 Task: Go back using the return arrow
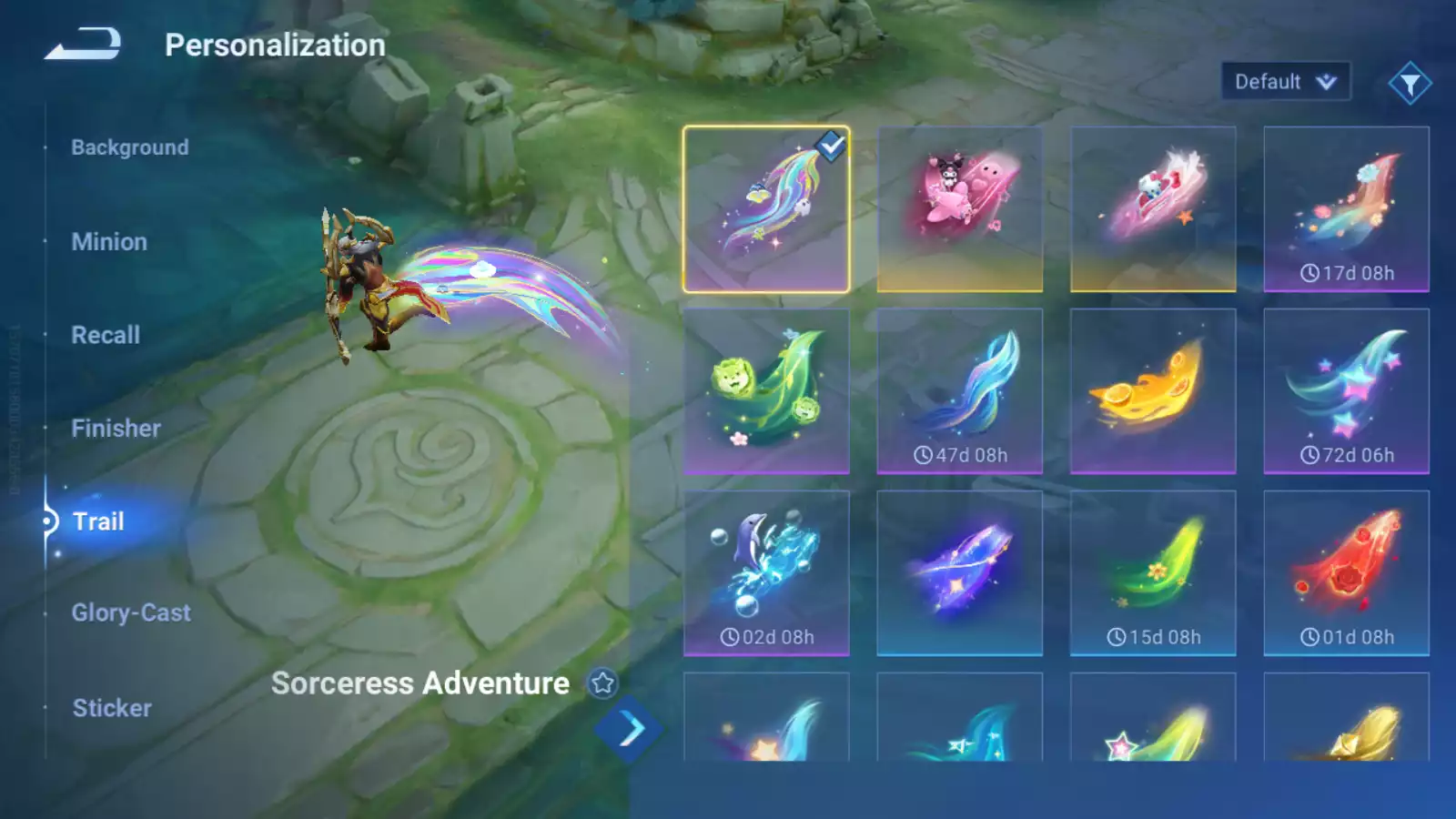[x=83, y=44]
